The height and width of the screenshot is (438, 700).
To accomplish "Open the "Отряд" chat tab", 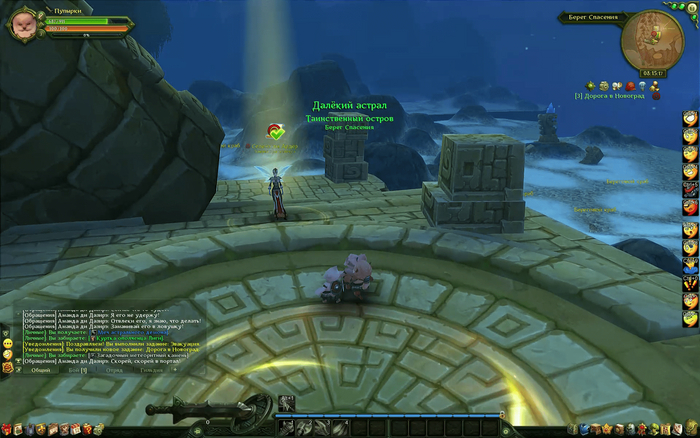I will tap(115, 370).
